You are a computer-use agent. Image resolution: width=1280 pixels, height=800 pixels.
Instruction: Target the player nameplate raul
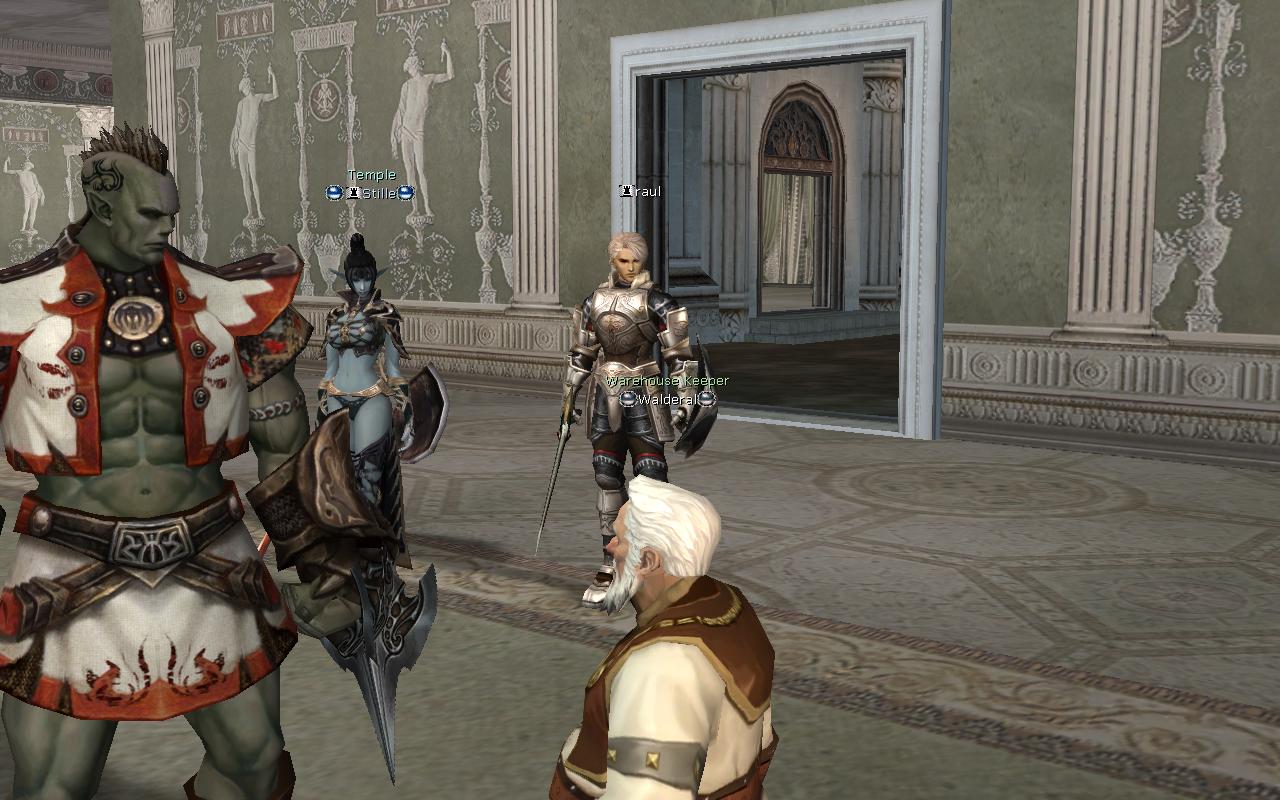tap(641, 191)
